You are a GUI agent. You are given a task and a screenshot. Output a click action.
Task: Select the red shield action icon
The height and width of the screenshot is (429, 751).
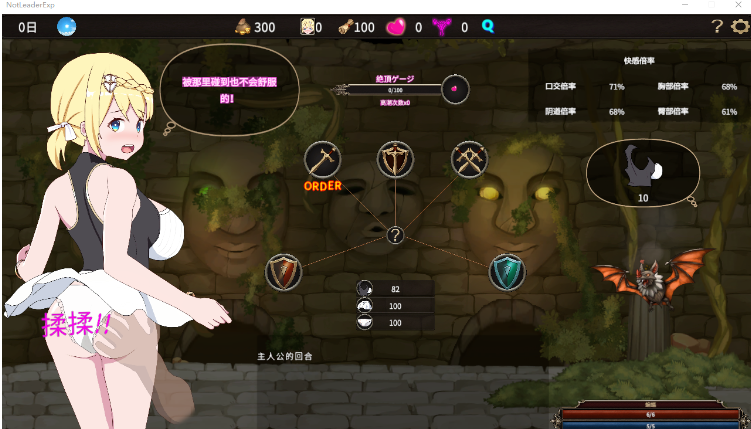[283, 272]
